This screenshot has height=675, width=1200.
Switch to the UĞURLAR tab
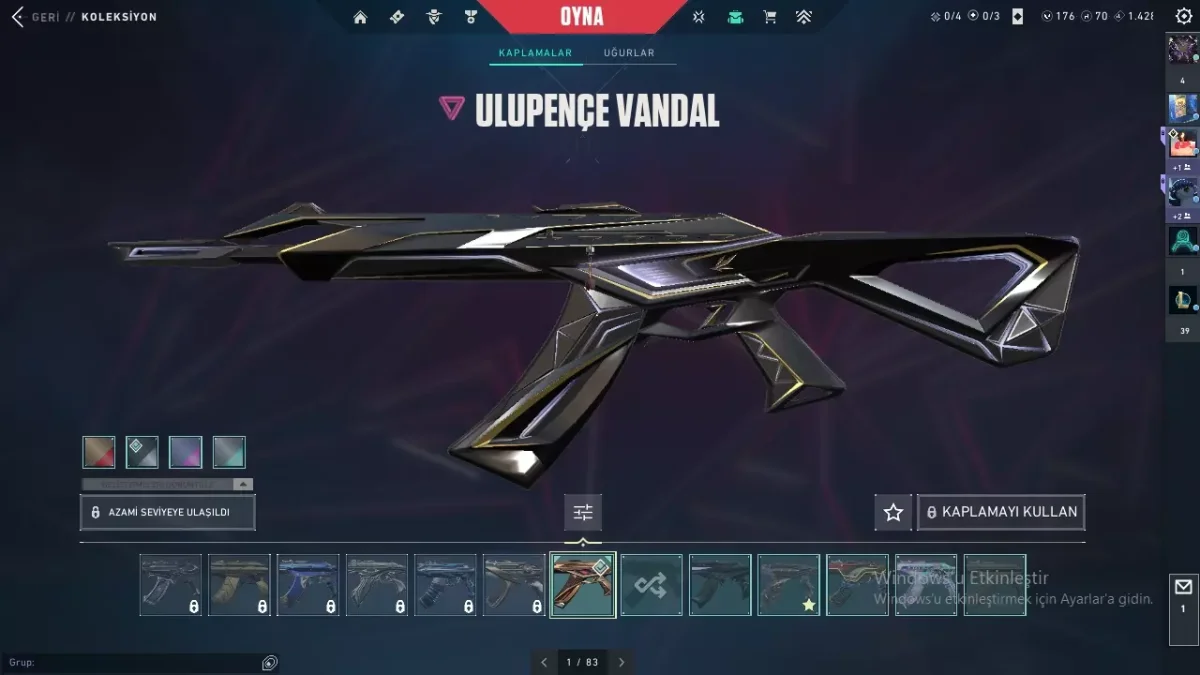click(629, 53)
